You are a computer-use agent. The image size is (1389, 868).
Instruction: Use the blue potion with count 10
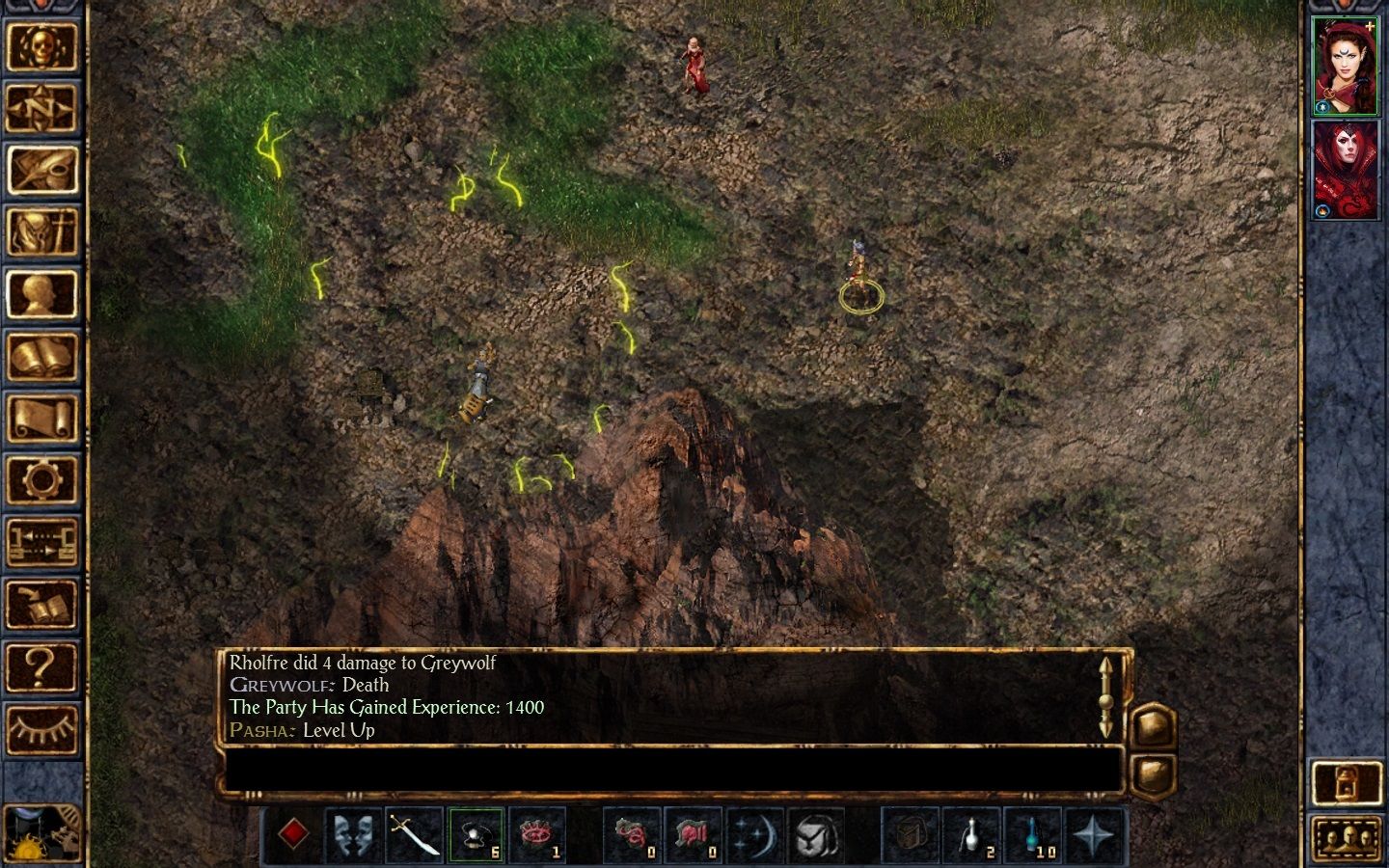coord(1032,834)
